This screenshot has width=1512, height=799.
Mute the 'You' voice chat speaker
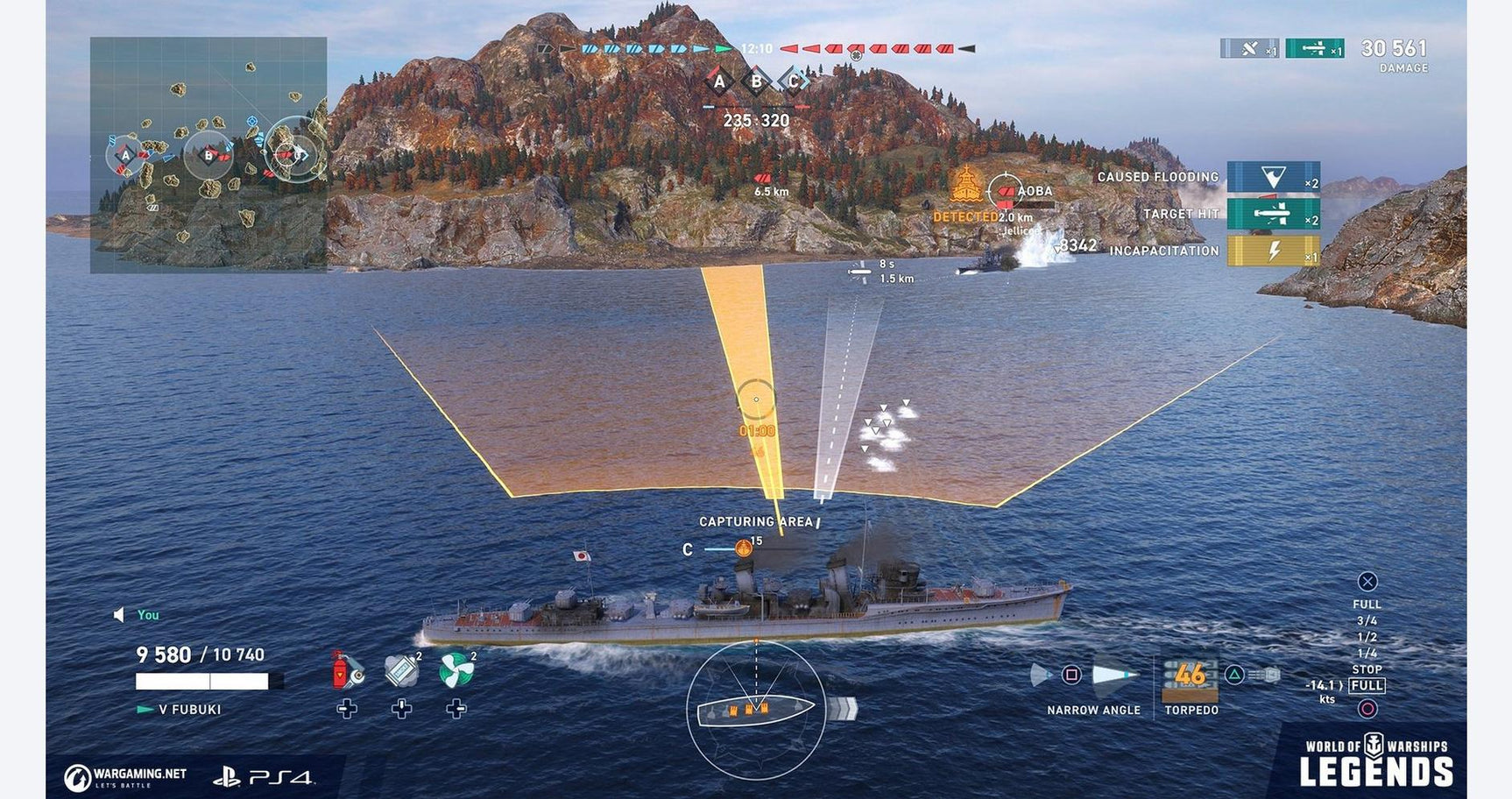120,615
